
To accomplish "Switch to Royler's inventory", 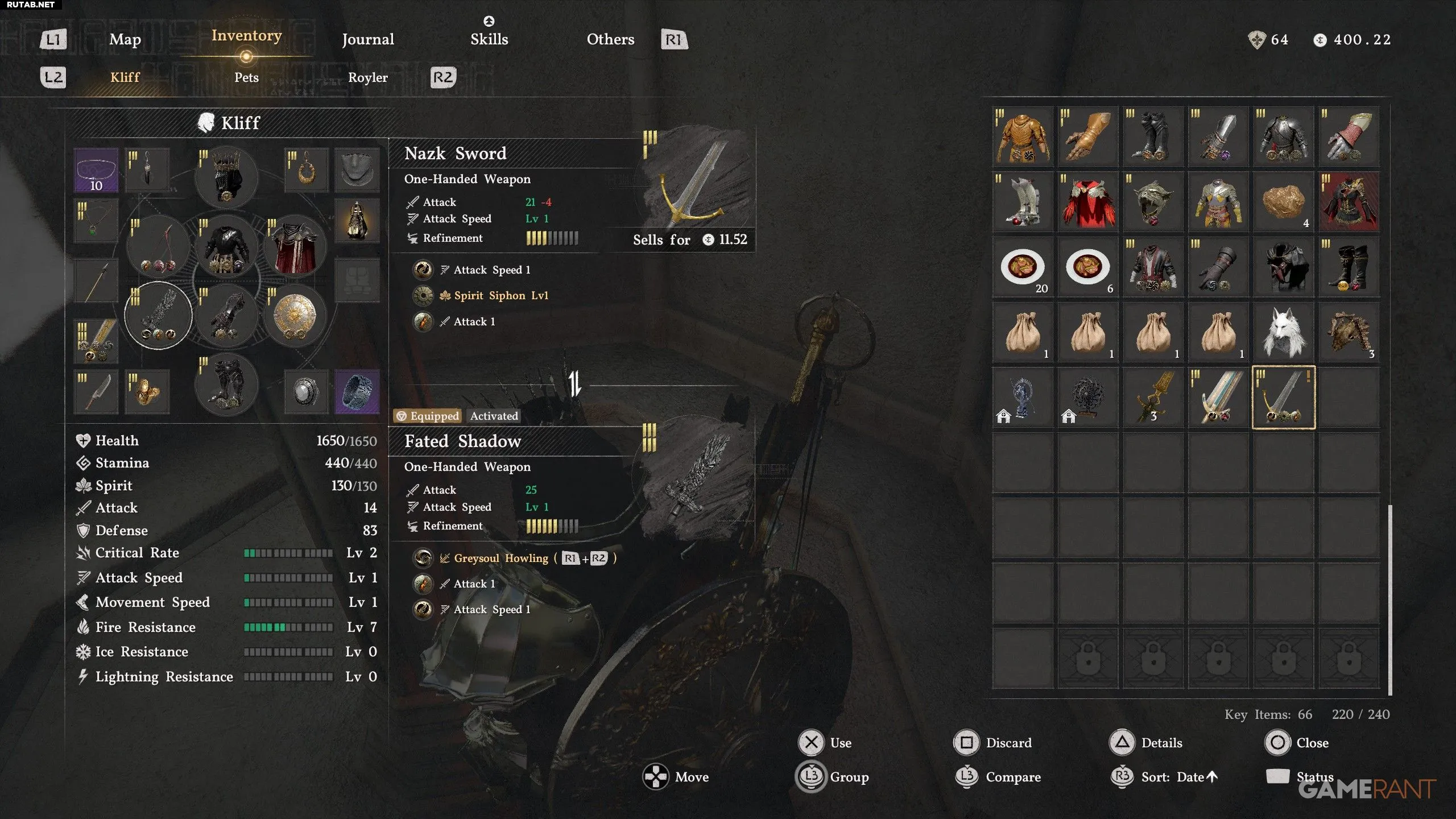I will coord(368,77).
